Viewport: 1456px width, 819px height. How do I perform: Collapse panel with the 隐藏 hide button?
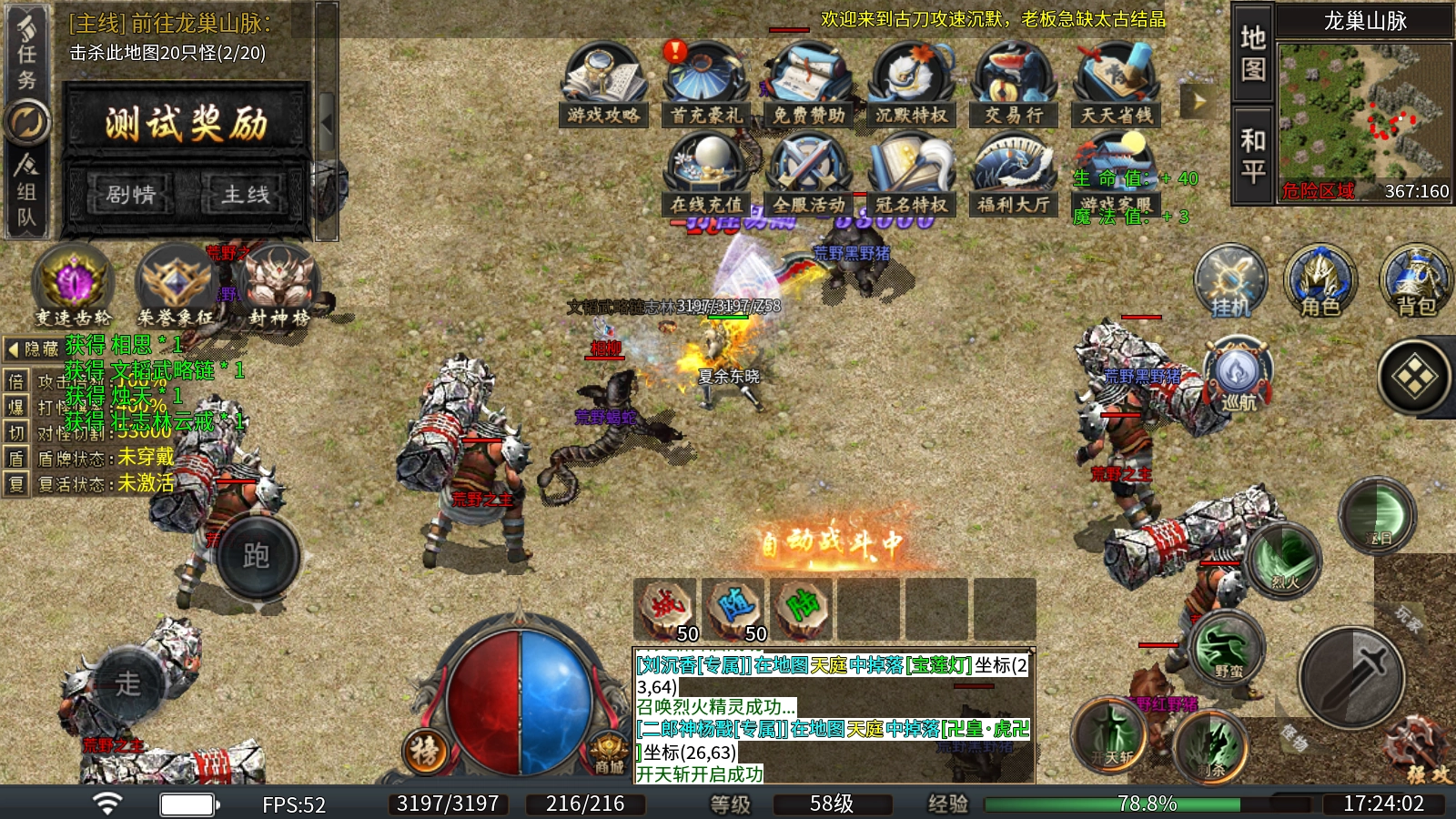[33, 349]
